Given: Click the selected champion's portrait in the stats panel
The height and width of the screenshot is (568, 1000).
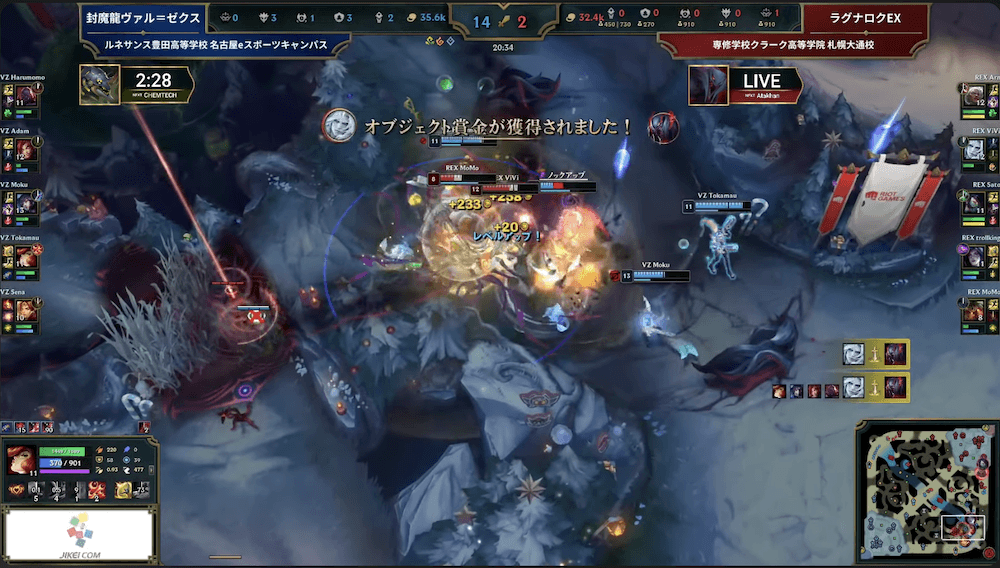Looking at the screenshot, I should point(19,458).
